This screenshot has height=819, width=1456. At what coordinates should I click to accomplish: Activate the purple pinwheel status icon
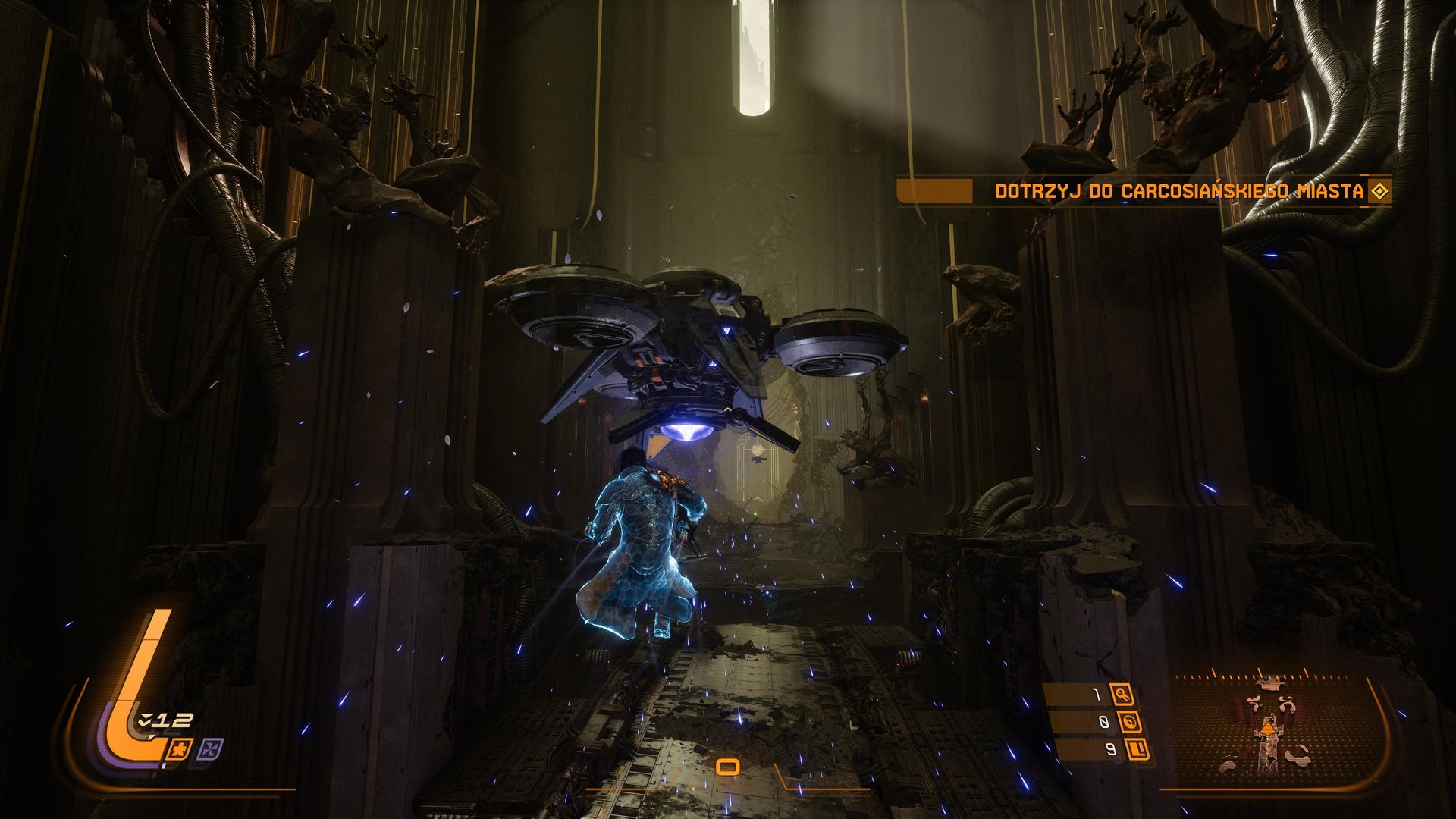pos(210,750)
